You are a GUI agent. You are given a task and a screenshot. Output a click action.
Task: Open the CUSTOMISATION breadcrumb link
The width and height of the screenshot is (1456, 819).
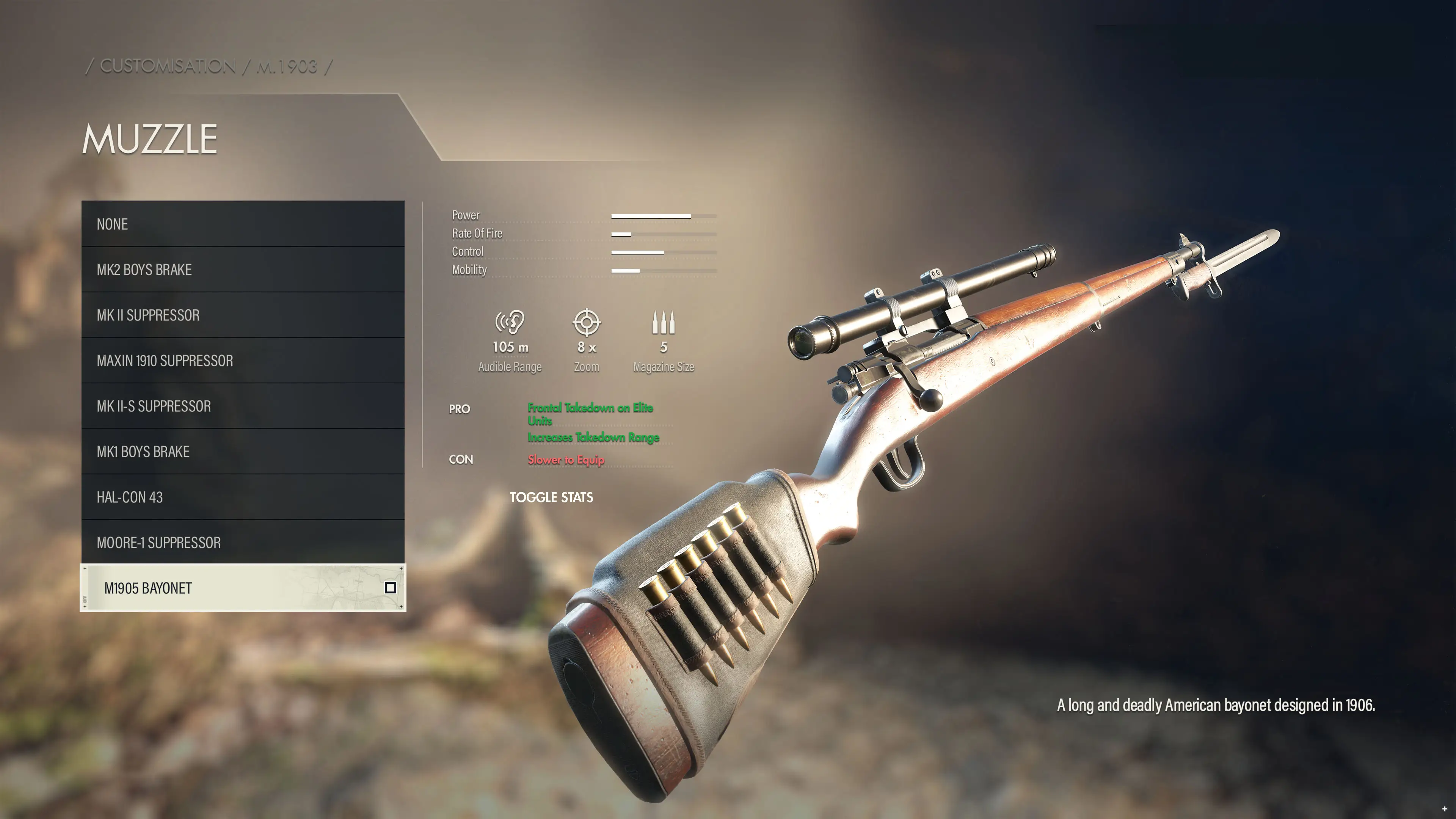coord(167,66)
